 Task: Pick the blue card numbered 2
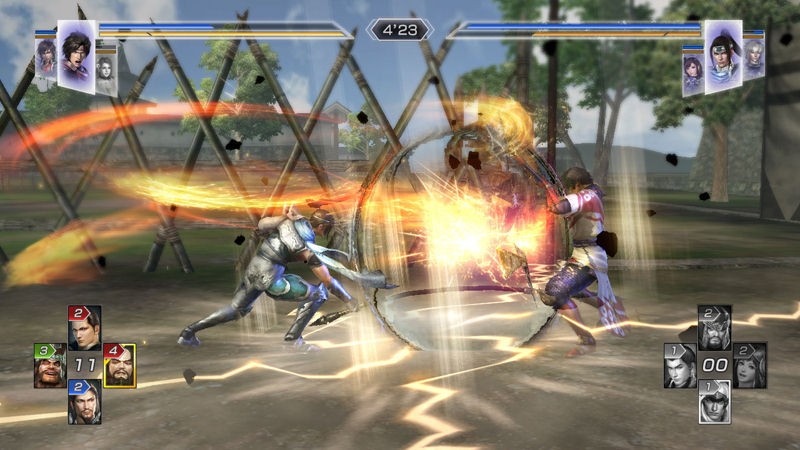[84, 401]
